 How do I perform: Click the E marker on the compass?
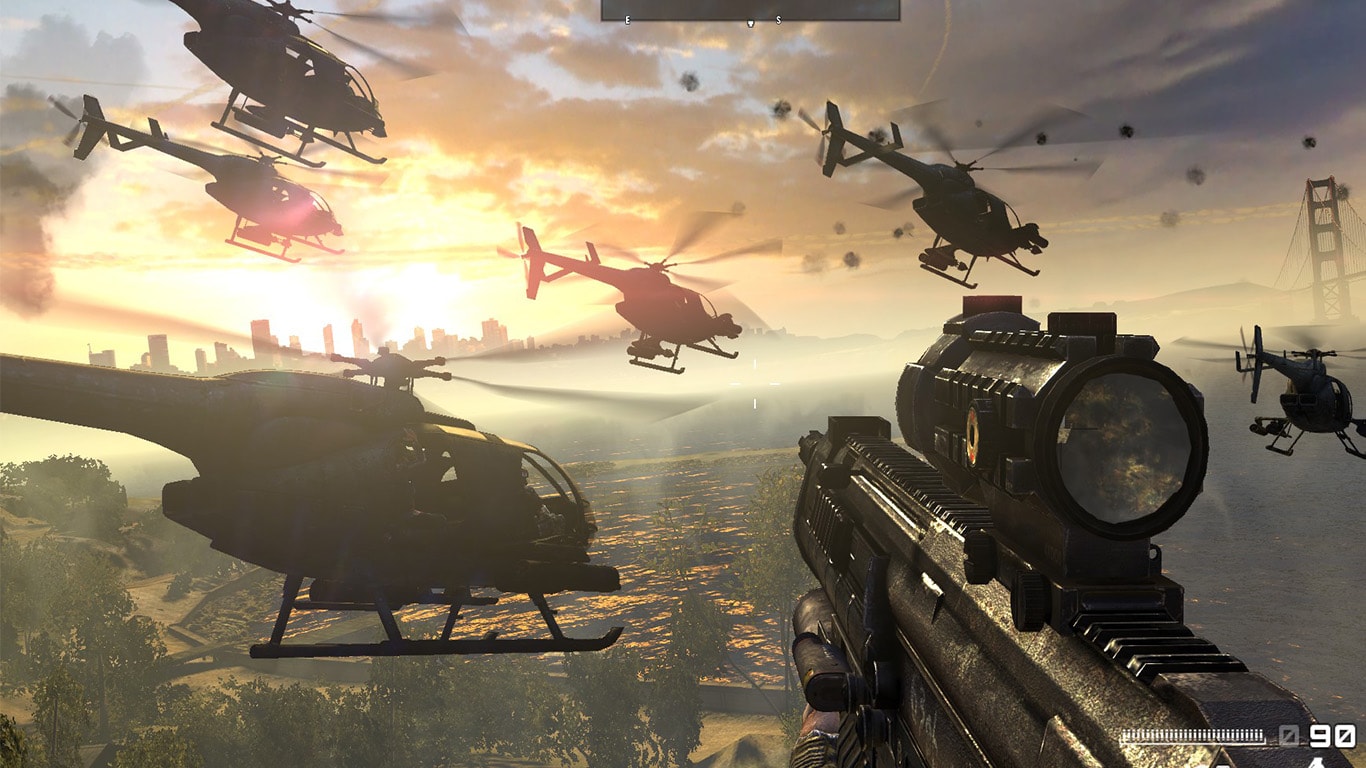627,20
